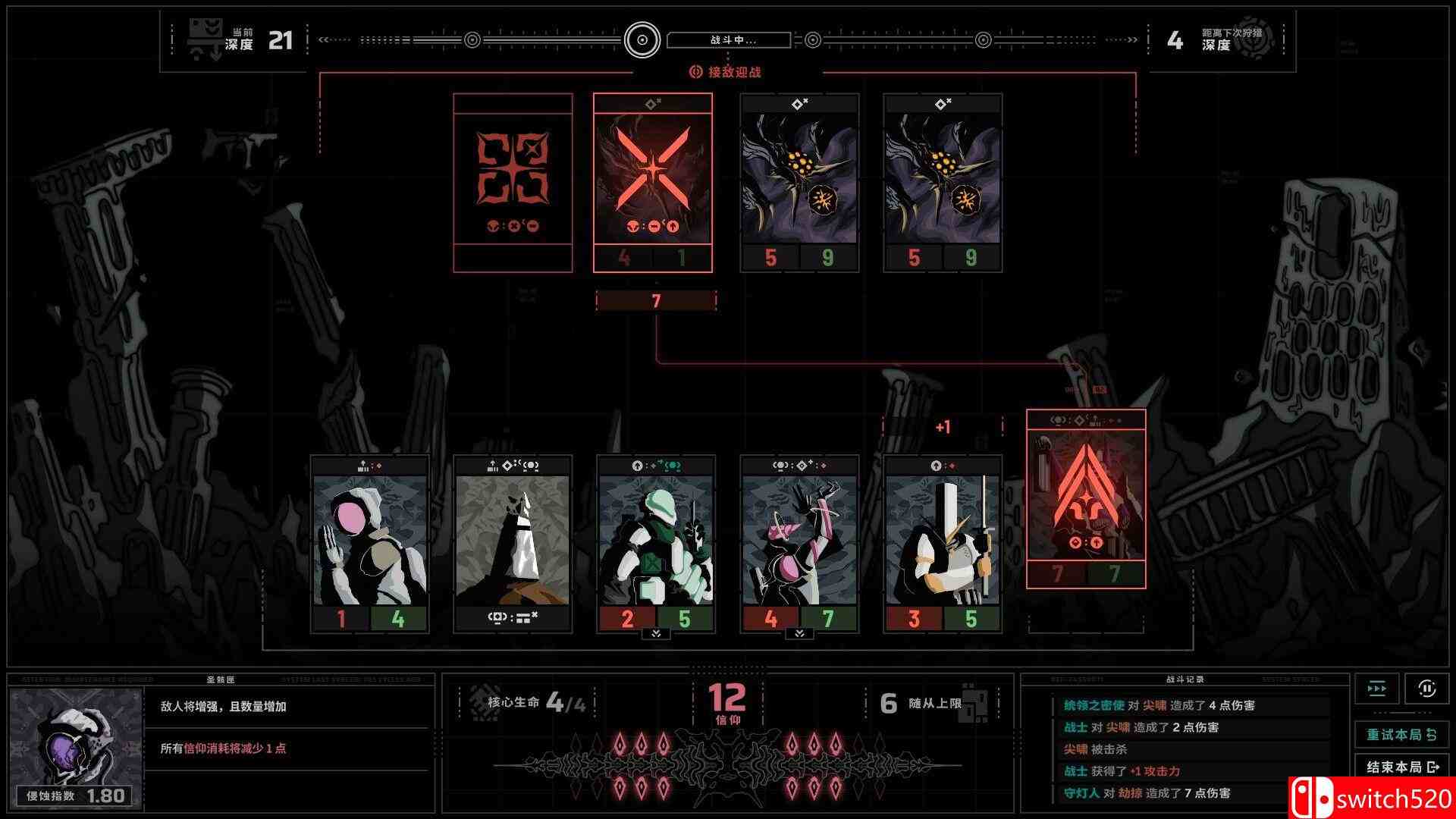This screenshot has height=819, width=1456.
Task: Toggle the fast-forward battle speed button
Action: (x=1376, y=689)
